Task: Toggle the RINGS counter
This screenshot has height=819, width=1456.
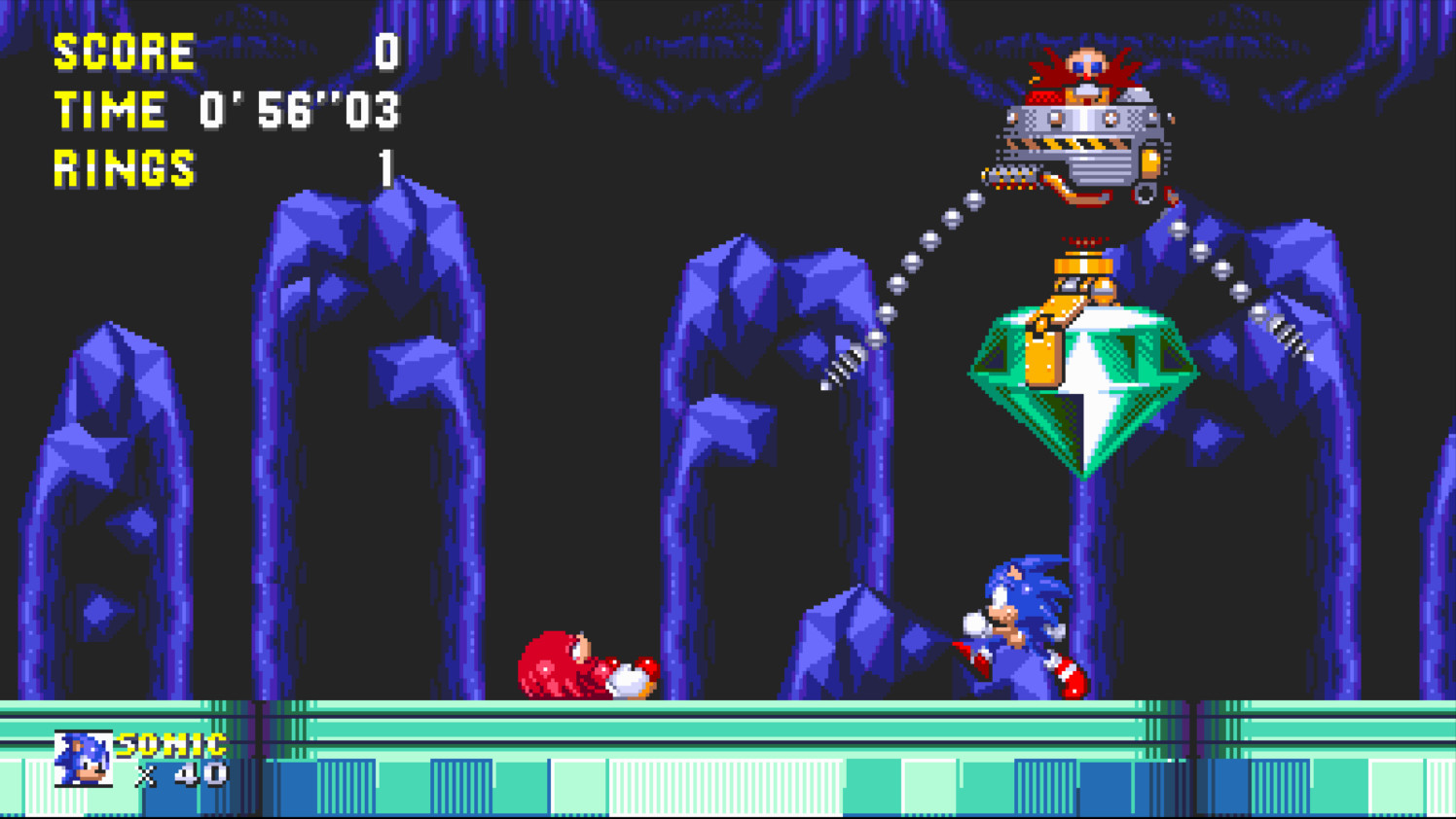Action: coord(125,165)
